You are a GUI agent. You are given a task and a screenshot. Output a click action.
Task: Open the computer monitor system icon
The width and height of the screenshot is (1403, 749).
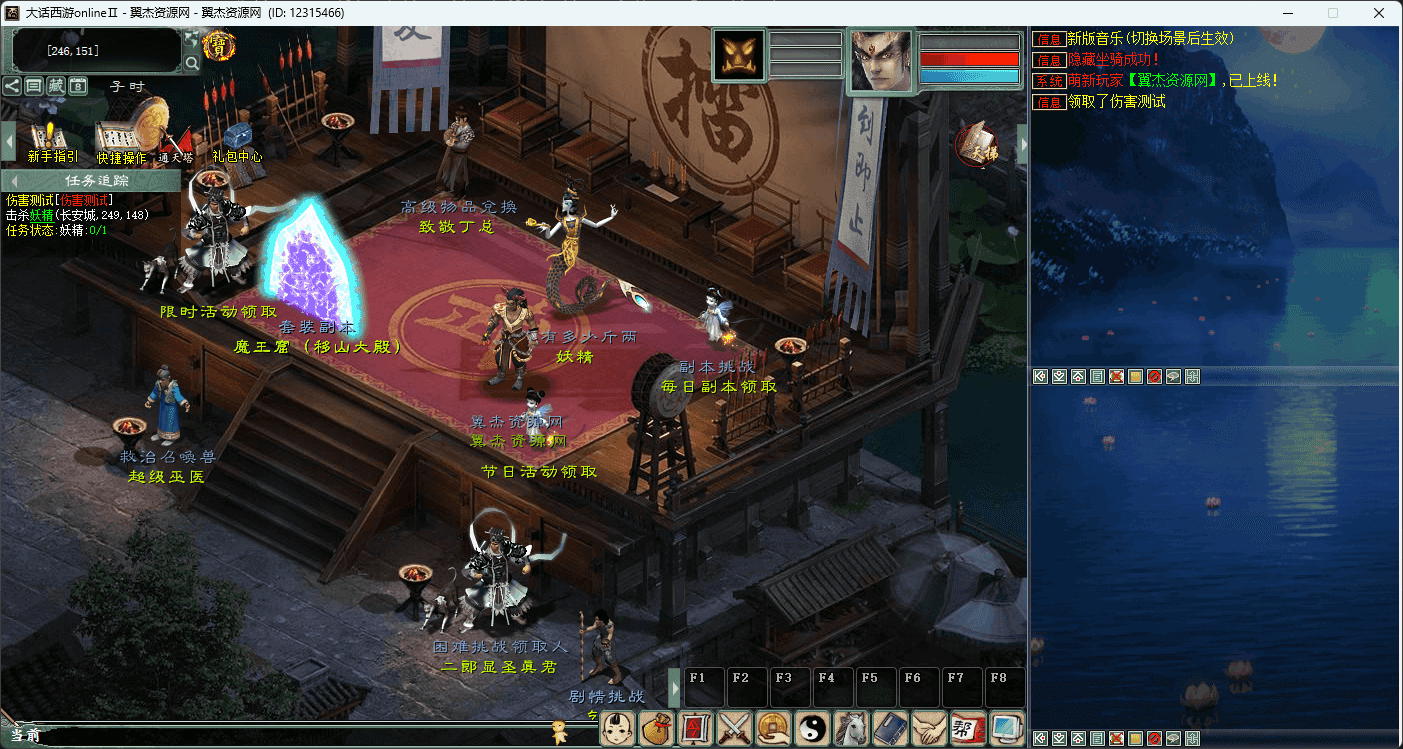point(1006,727)
